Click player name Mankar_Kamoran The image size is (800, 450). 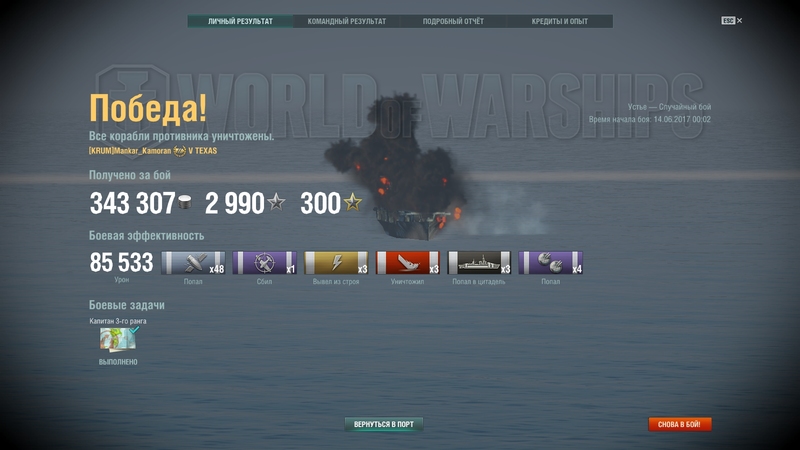pyautogui.click(x=129, y=151)
